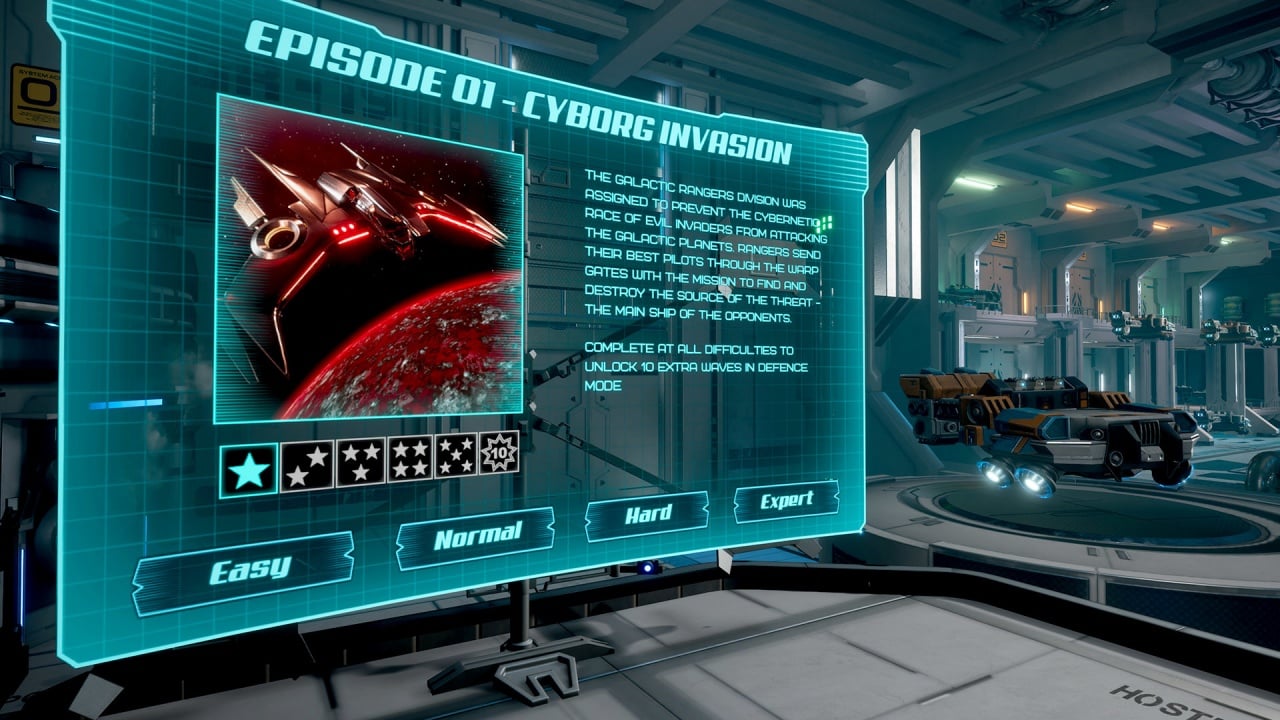Choose the three-star tile
Viewport: 1280px width, 720px height.
[x=360, y=461]
